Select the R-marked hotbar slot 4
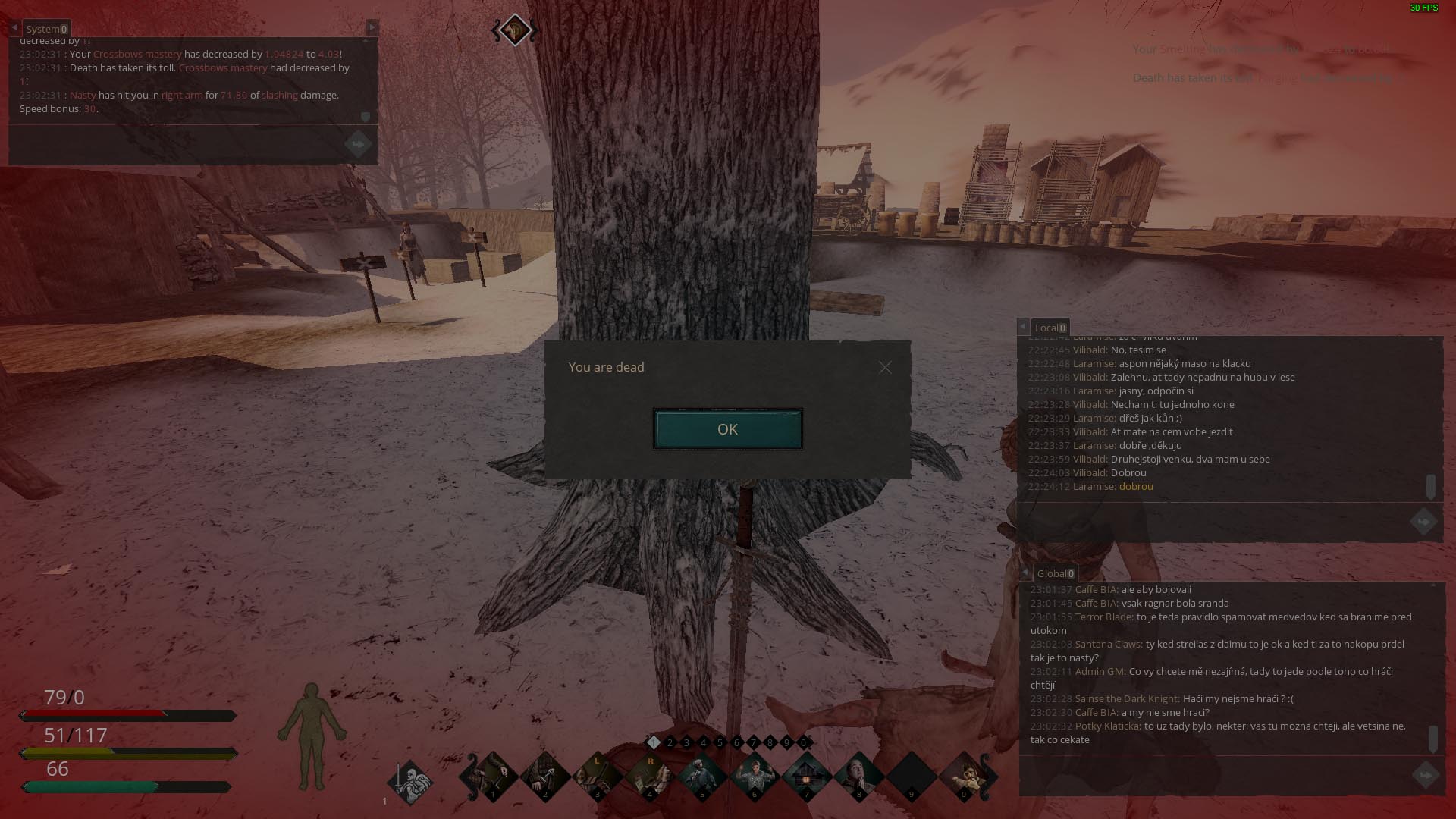Image resolution: width=1456 pixels, height=819 pixels. point(649,777)
